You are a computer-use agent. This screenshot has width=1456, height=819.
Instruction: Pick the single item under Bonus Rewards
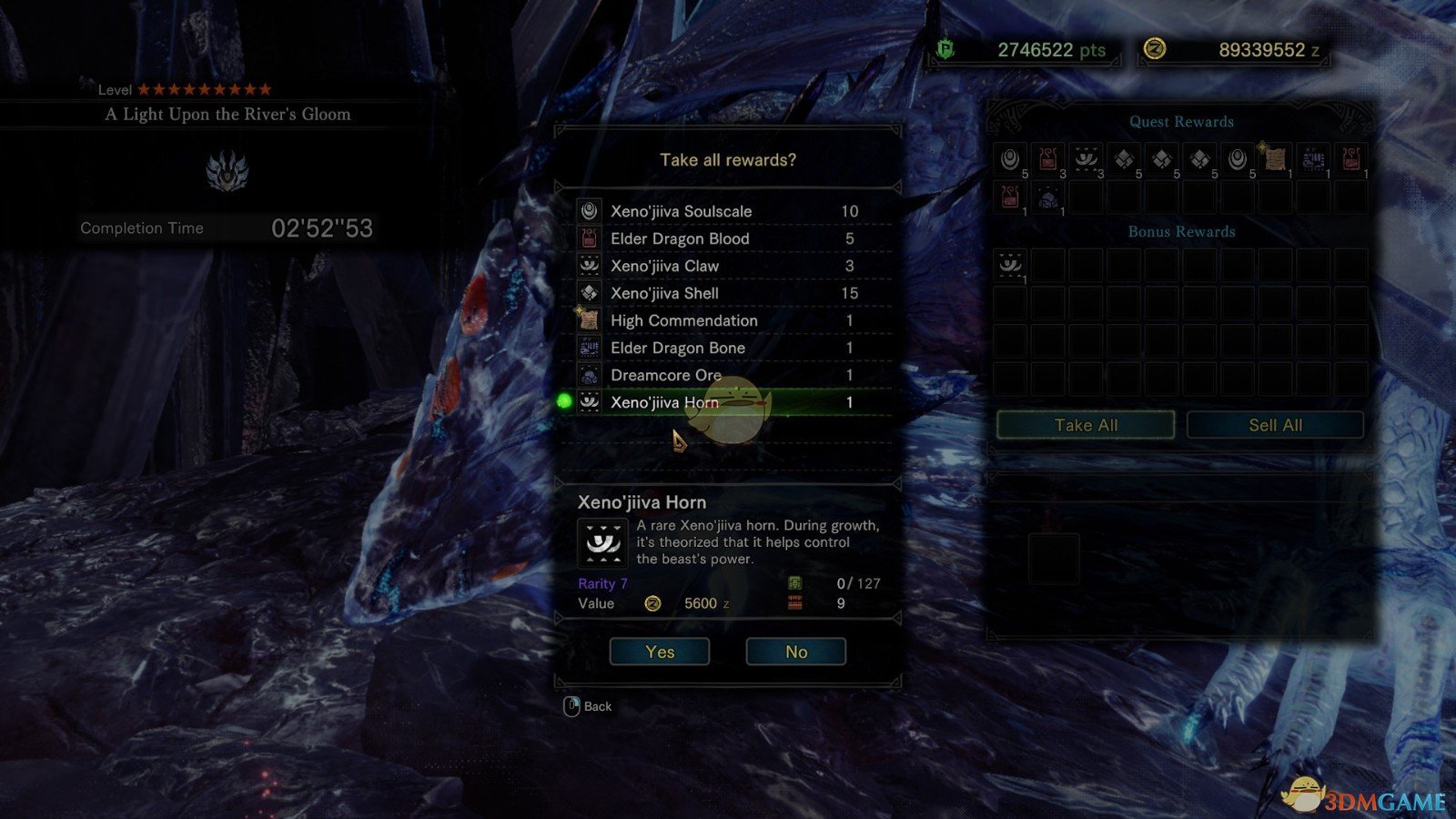coord(1009,265)
